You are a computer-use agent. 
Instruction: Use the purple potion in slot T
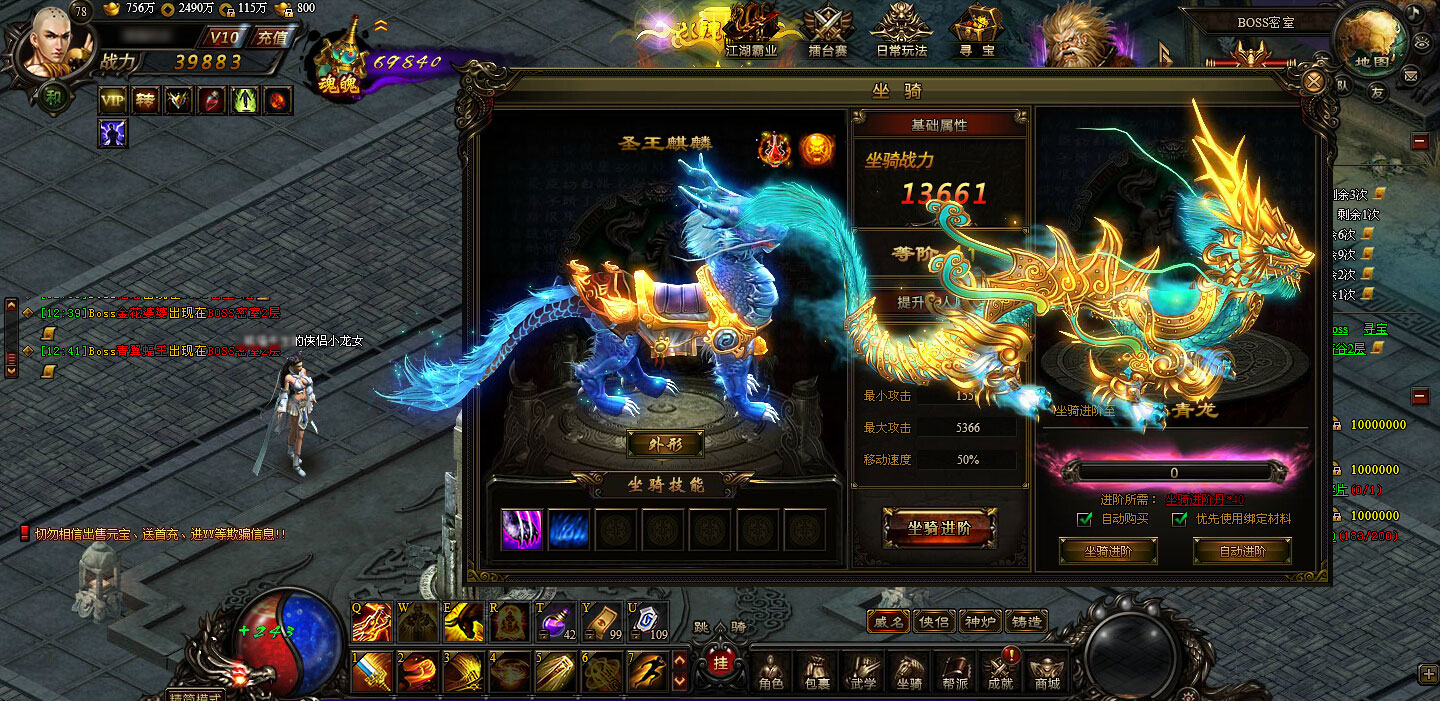554,623
